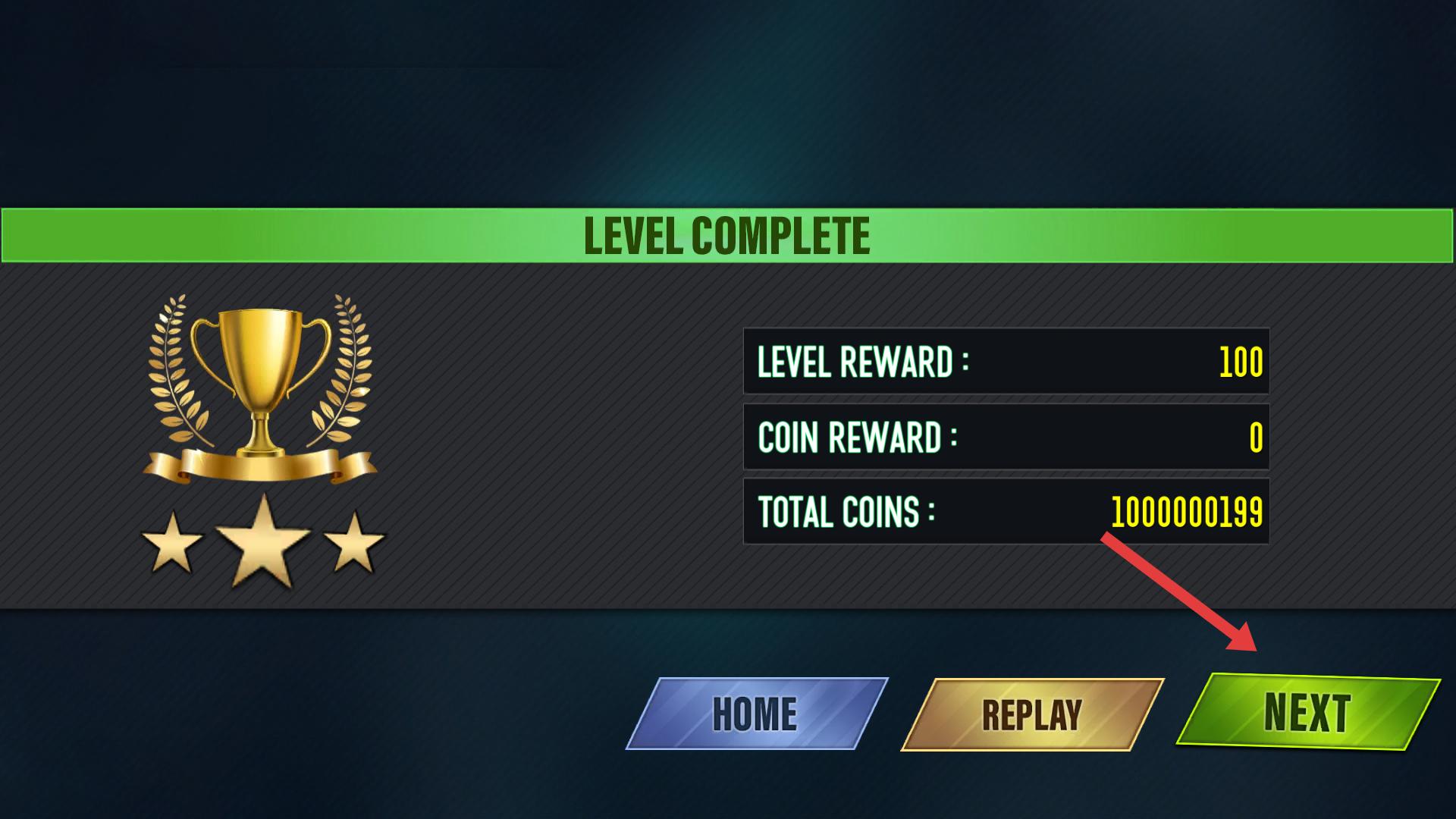Replay the completed level
1456x819 pixels.
click(x=1031, y=714)
